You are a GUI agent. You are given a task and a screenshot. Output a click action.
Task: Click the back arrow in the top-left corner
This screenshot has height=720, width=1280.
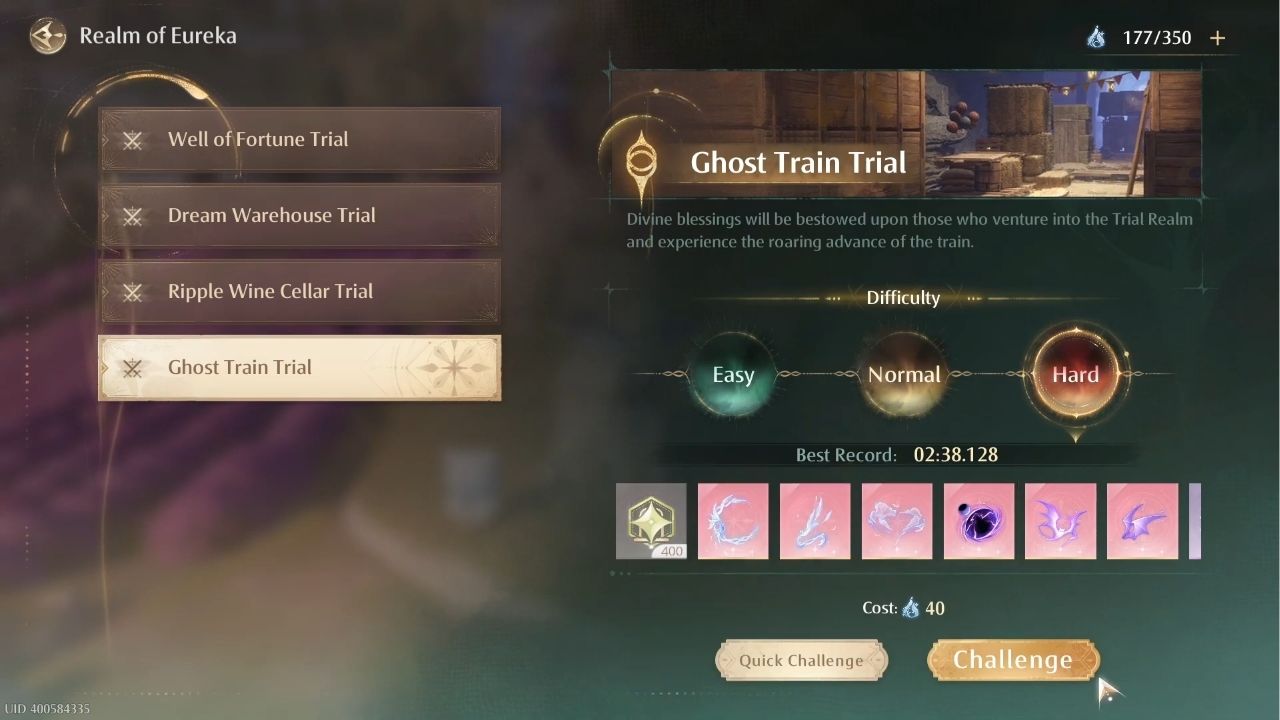(47, 36)
